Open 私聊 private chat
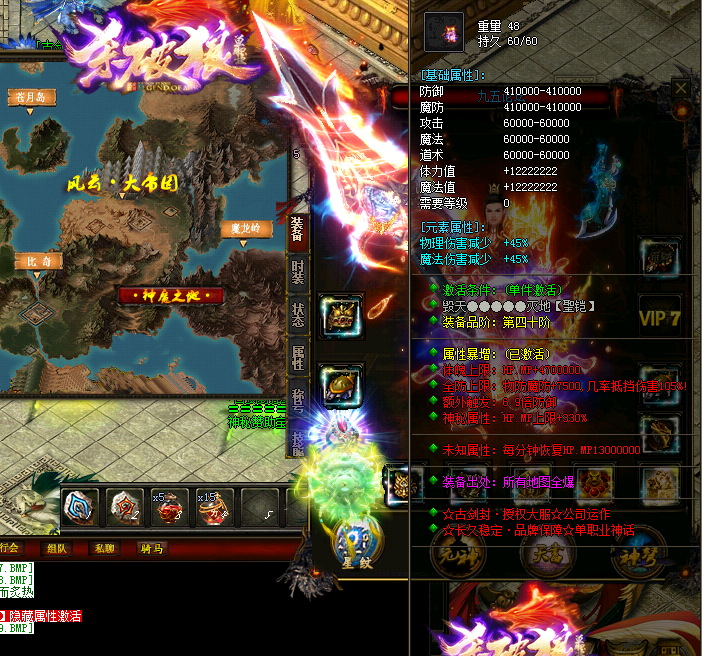This screenshot has height=656, width=702. 103,548
